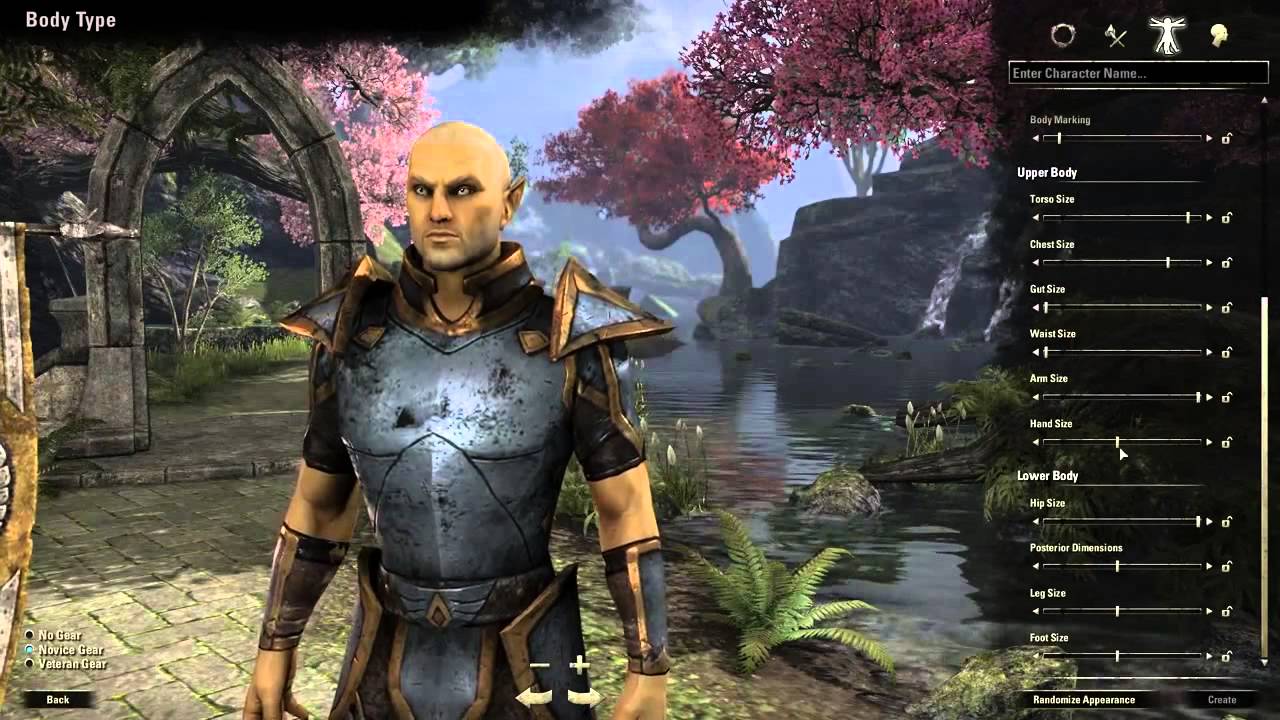
Task: Click the Enter Character Name field
Action: coord(1140,73)
